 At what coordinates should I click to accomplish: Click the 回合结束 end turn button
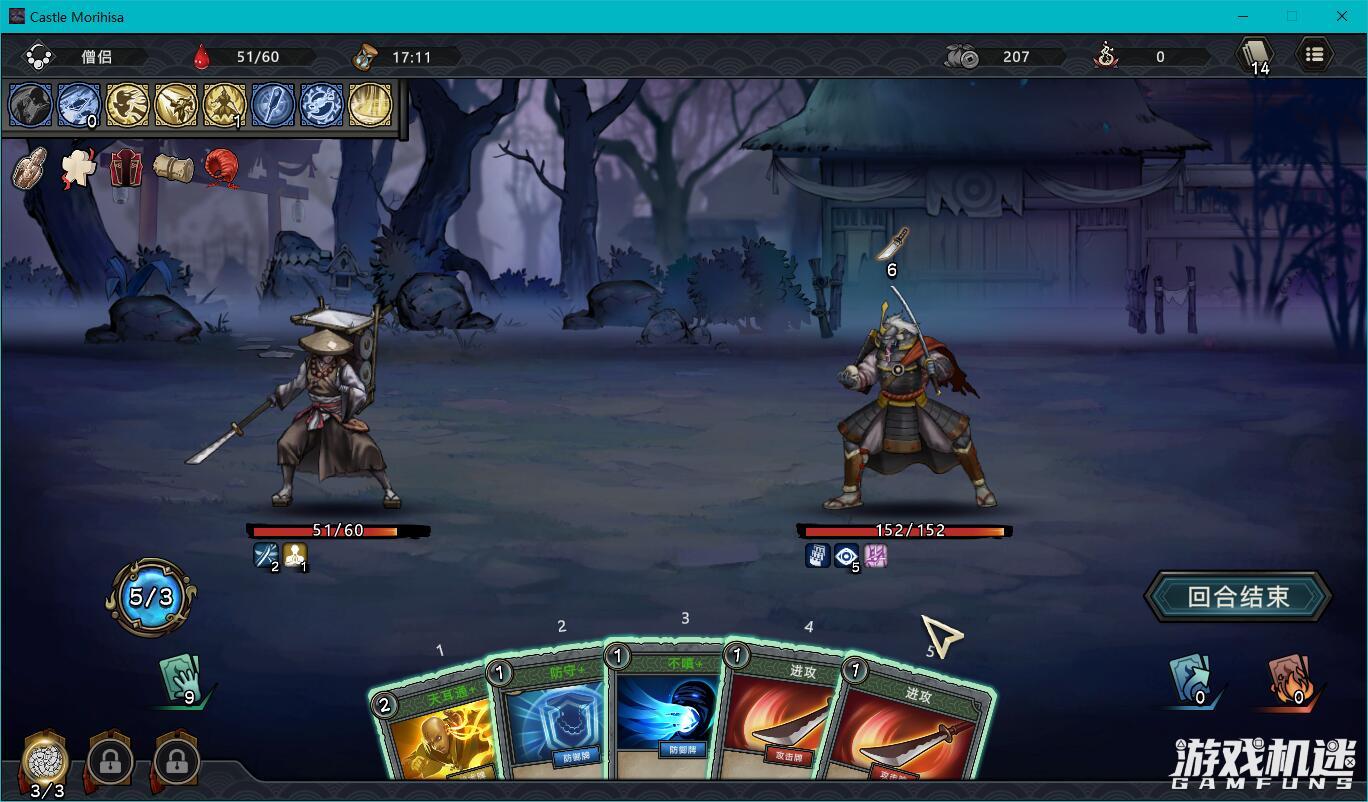(1237, 594)
